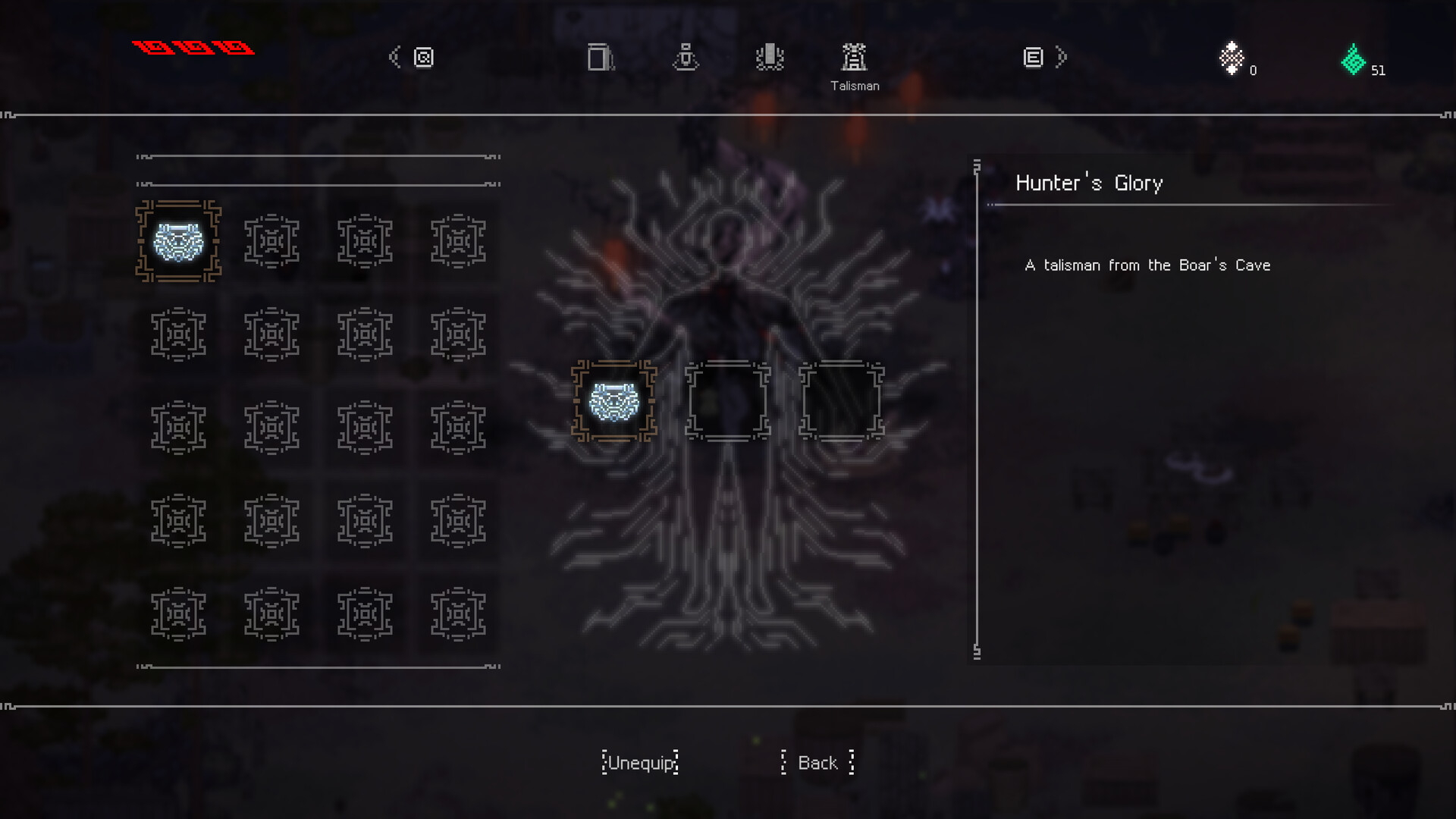Click the right chevron to next menu

pos(1062,57)
